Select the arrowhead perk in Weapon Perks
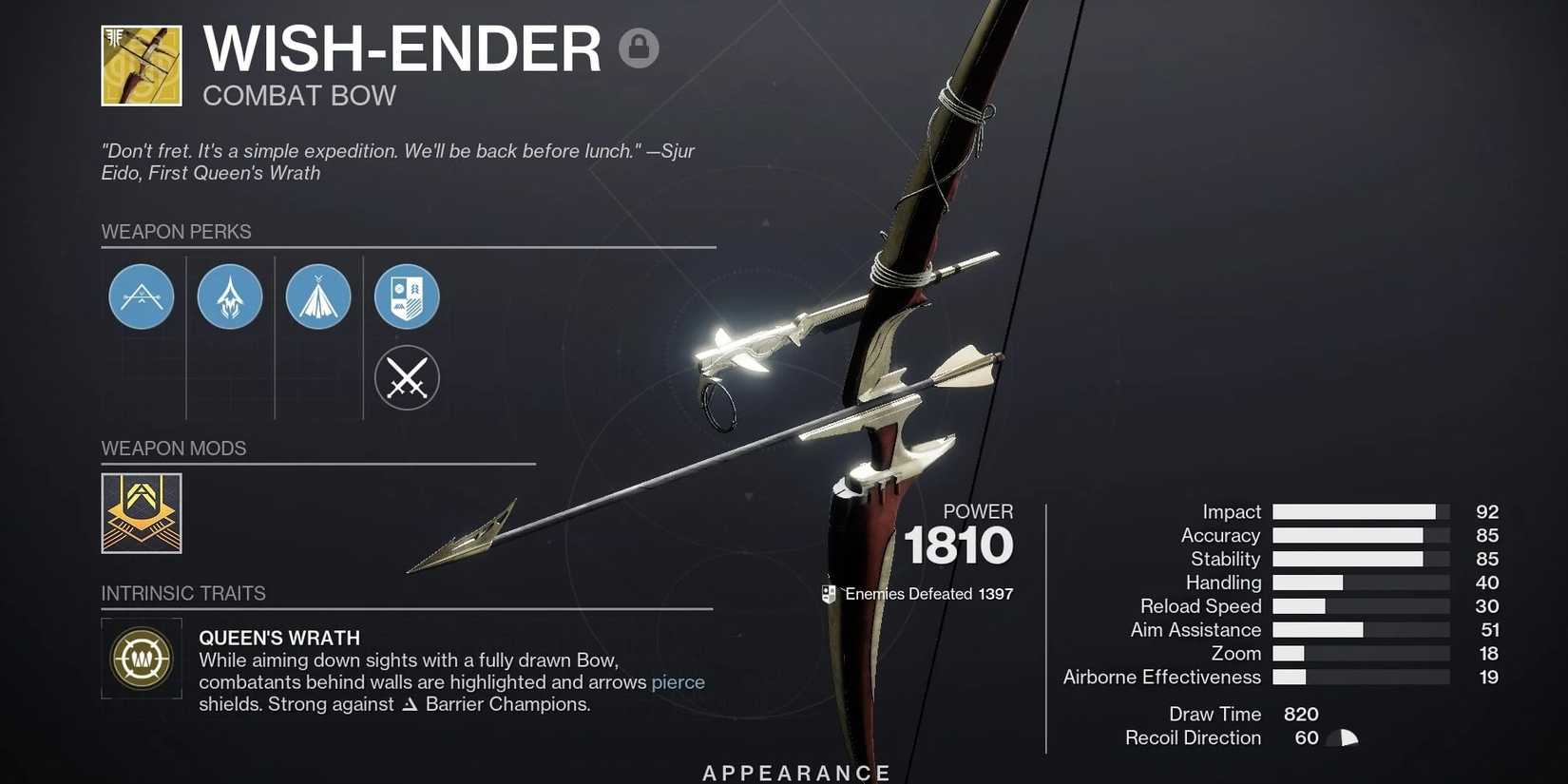Viewport: 1568px width, 784px height. [x=229, y=296]
